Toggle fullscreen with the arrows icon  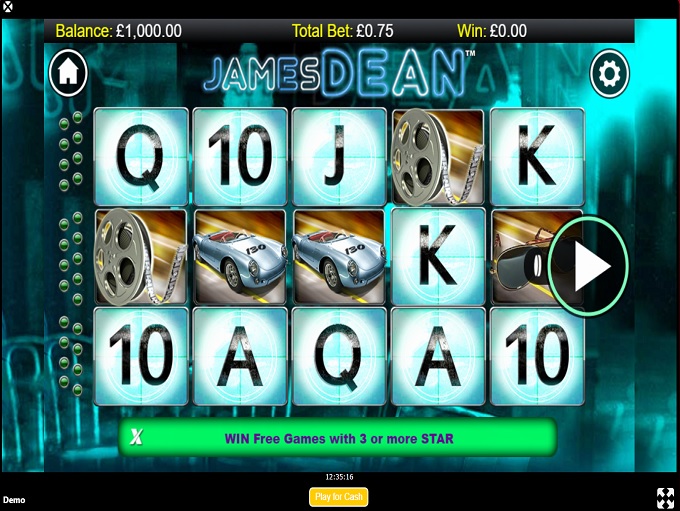(665, 497)
